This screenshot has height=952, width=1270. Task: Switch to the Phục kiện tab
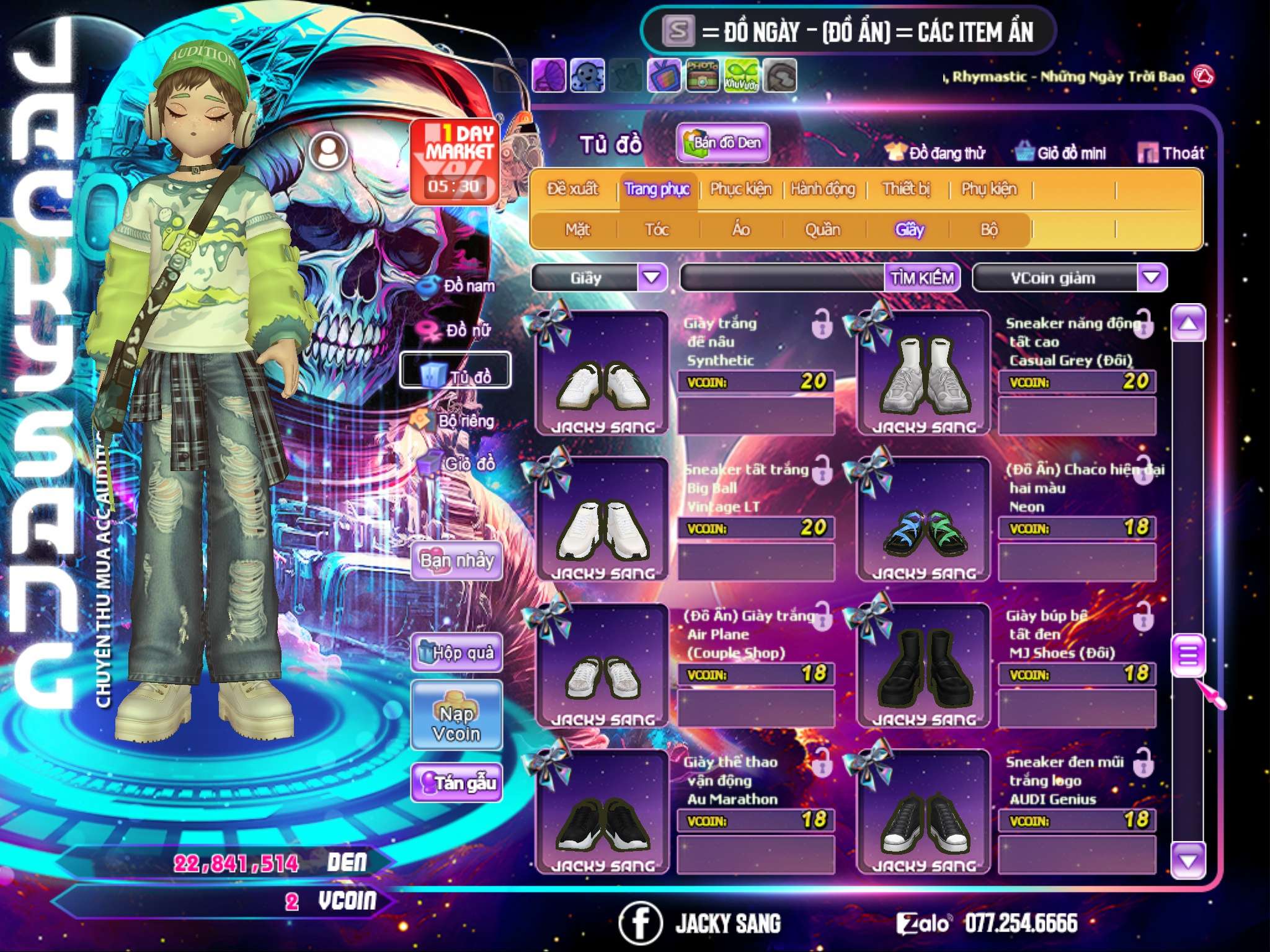(x=740, y=189)
